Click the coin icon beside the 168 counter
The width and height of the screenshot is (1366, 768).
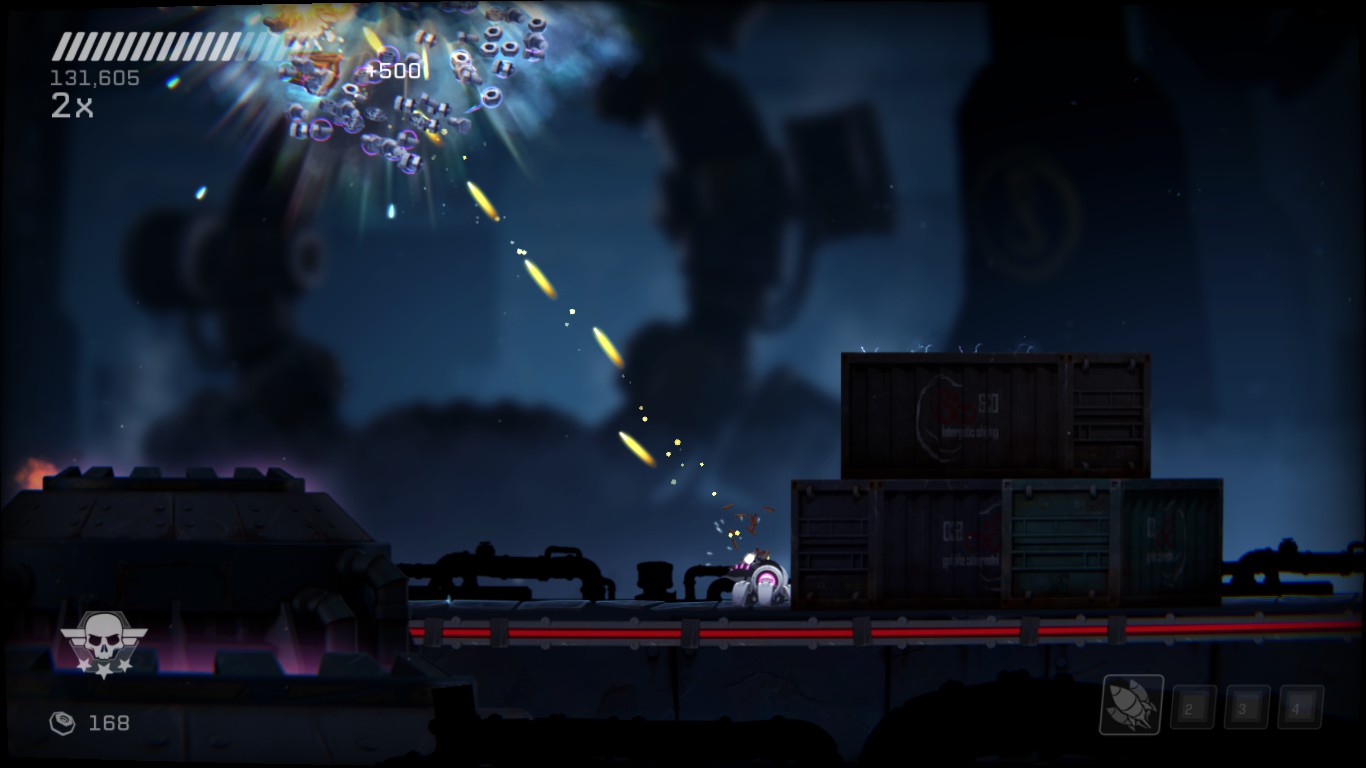coord(63,723)
